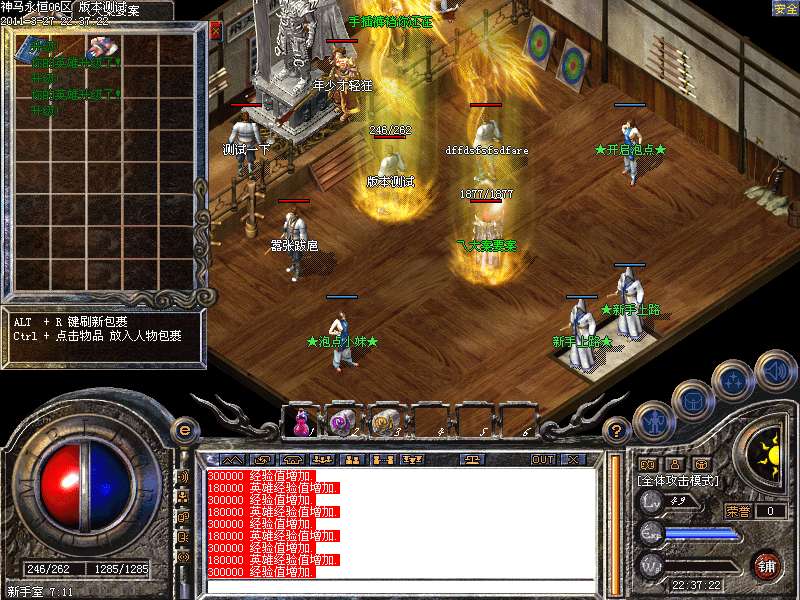The image size is (800, 600).
Task: Open the four-star skills round button
Action: 735,381
